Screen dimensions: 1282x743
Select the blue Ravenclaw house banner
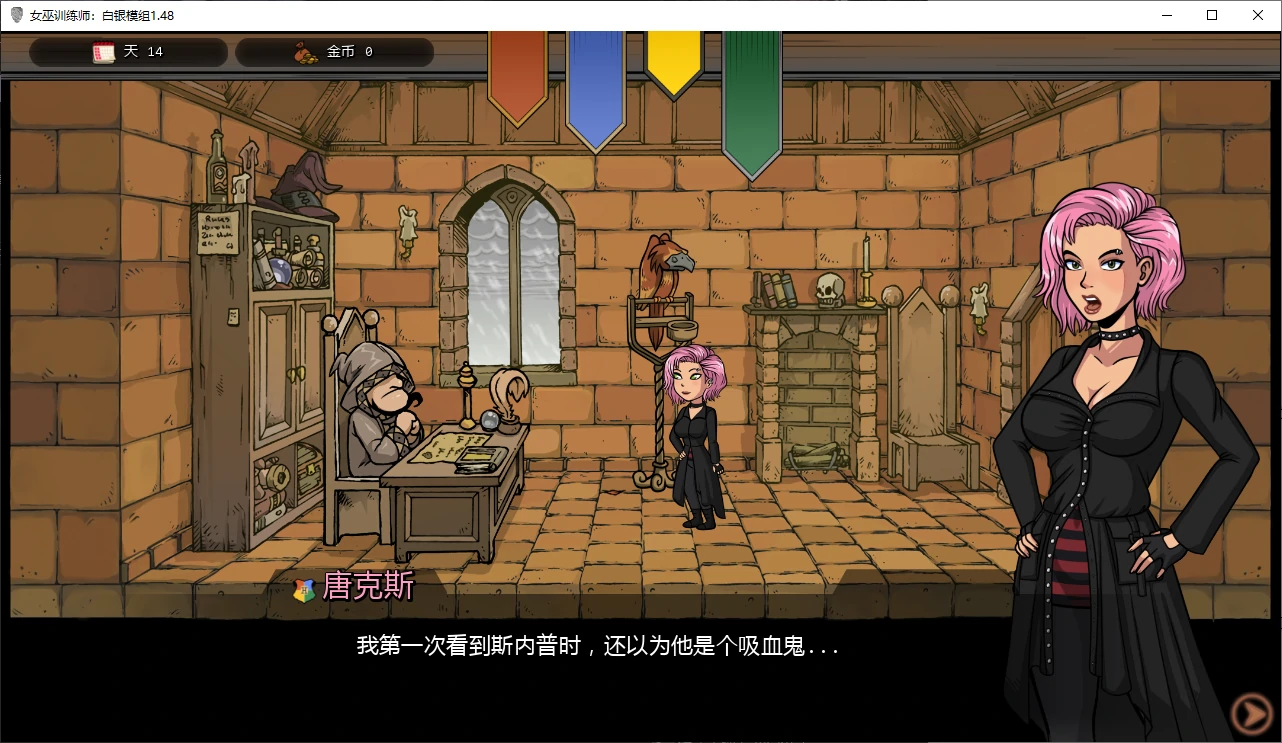[595, 85]
